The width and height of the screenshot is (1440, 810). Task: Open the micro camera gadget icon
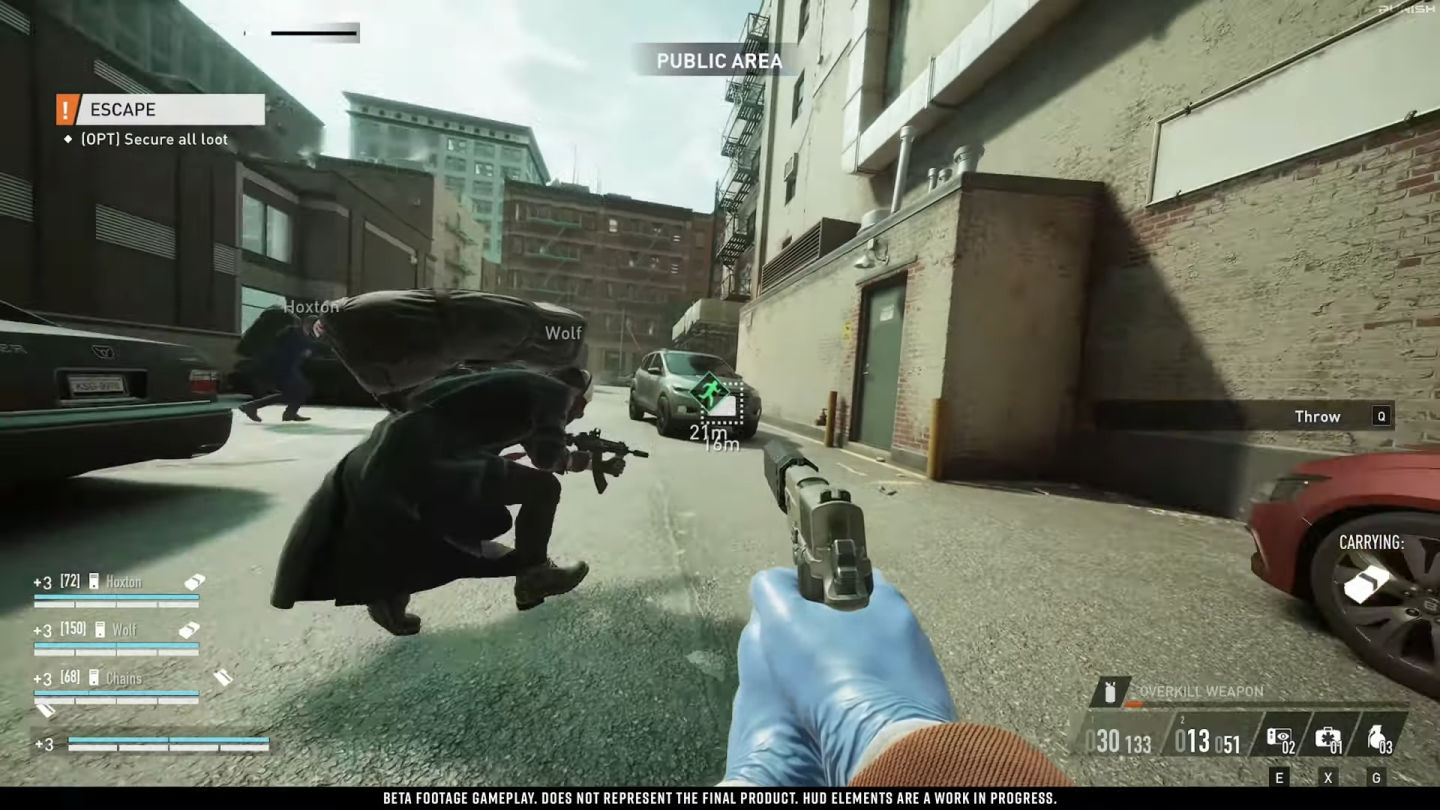point(1280,737)
